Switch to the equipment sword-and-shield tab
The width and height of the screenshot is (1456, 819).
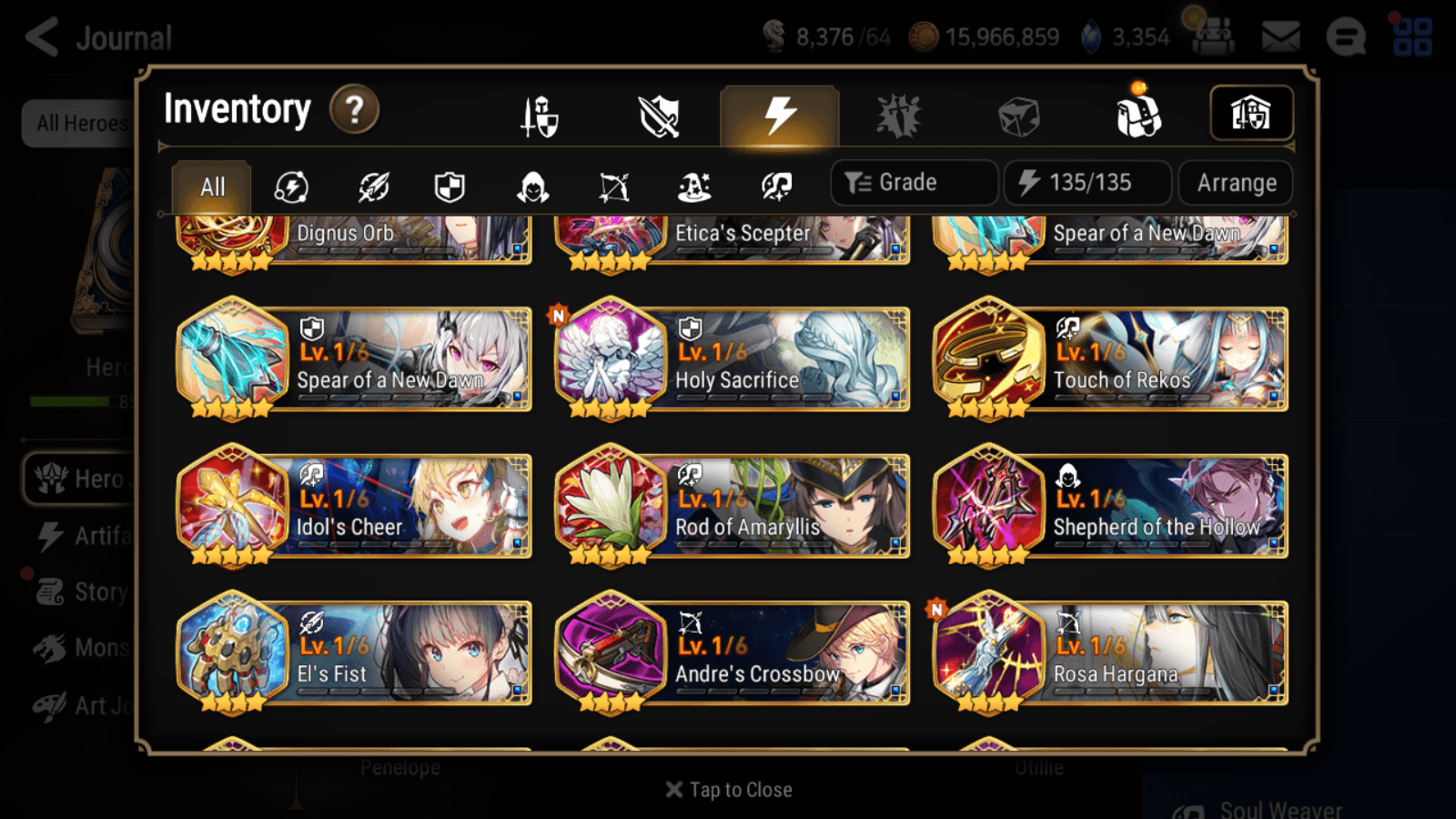541,116
